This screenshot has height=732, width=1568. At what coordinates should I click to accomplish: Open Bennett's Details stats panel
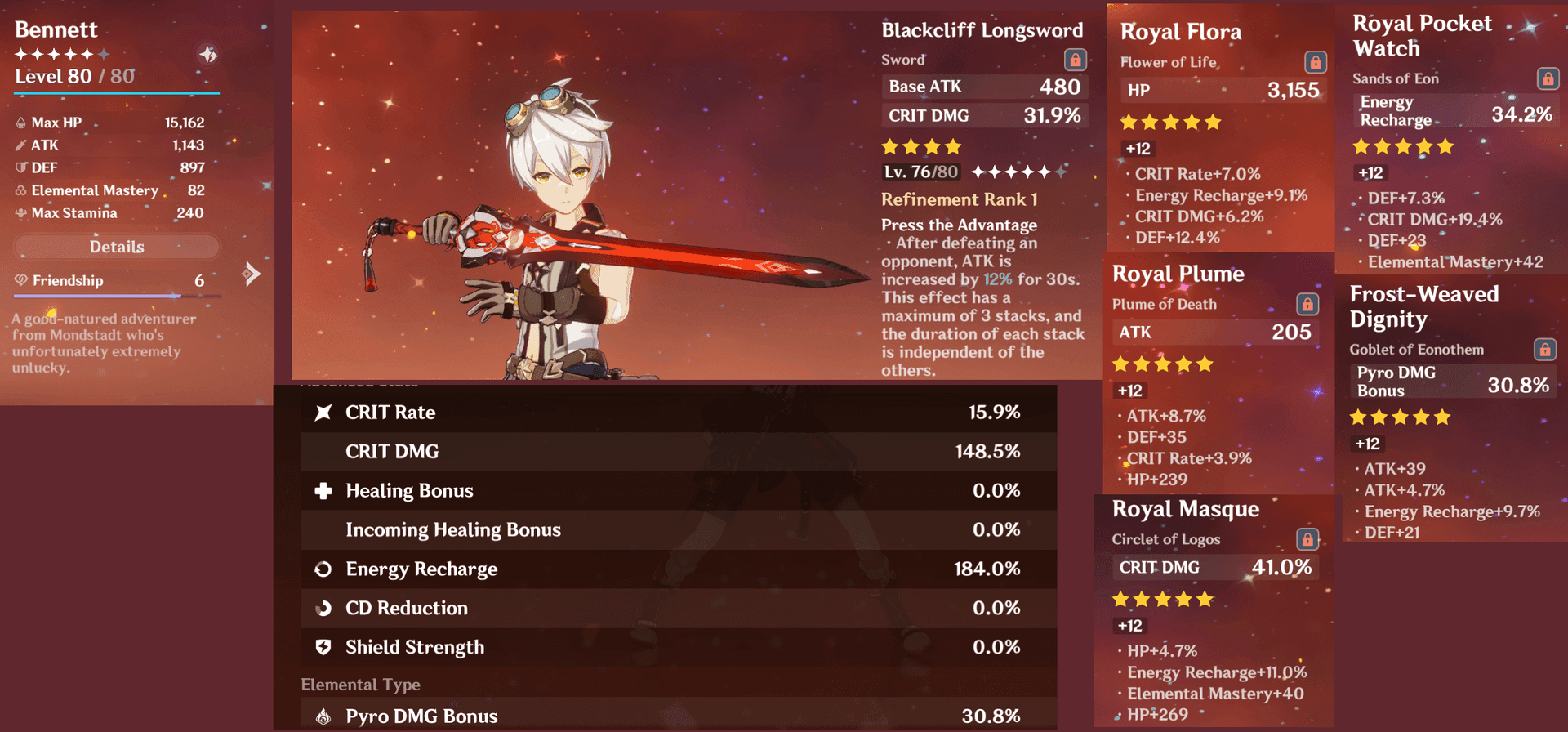(x=117, y=247)
